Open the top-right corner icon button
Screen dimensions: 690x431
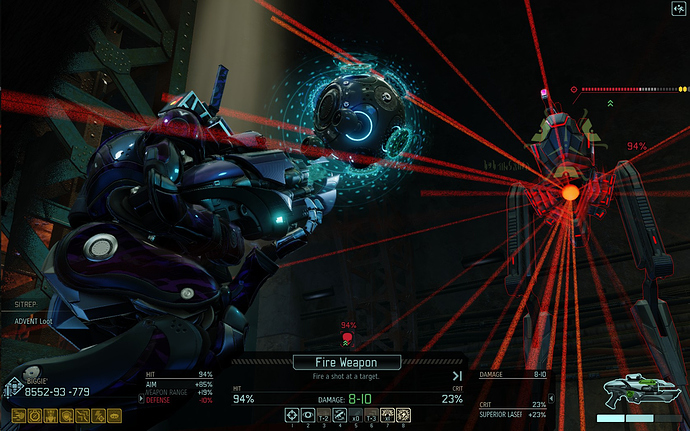coord(679,8)
